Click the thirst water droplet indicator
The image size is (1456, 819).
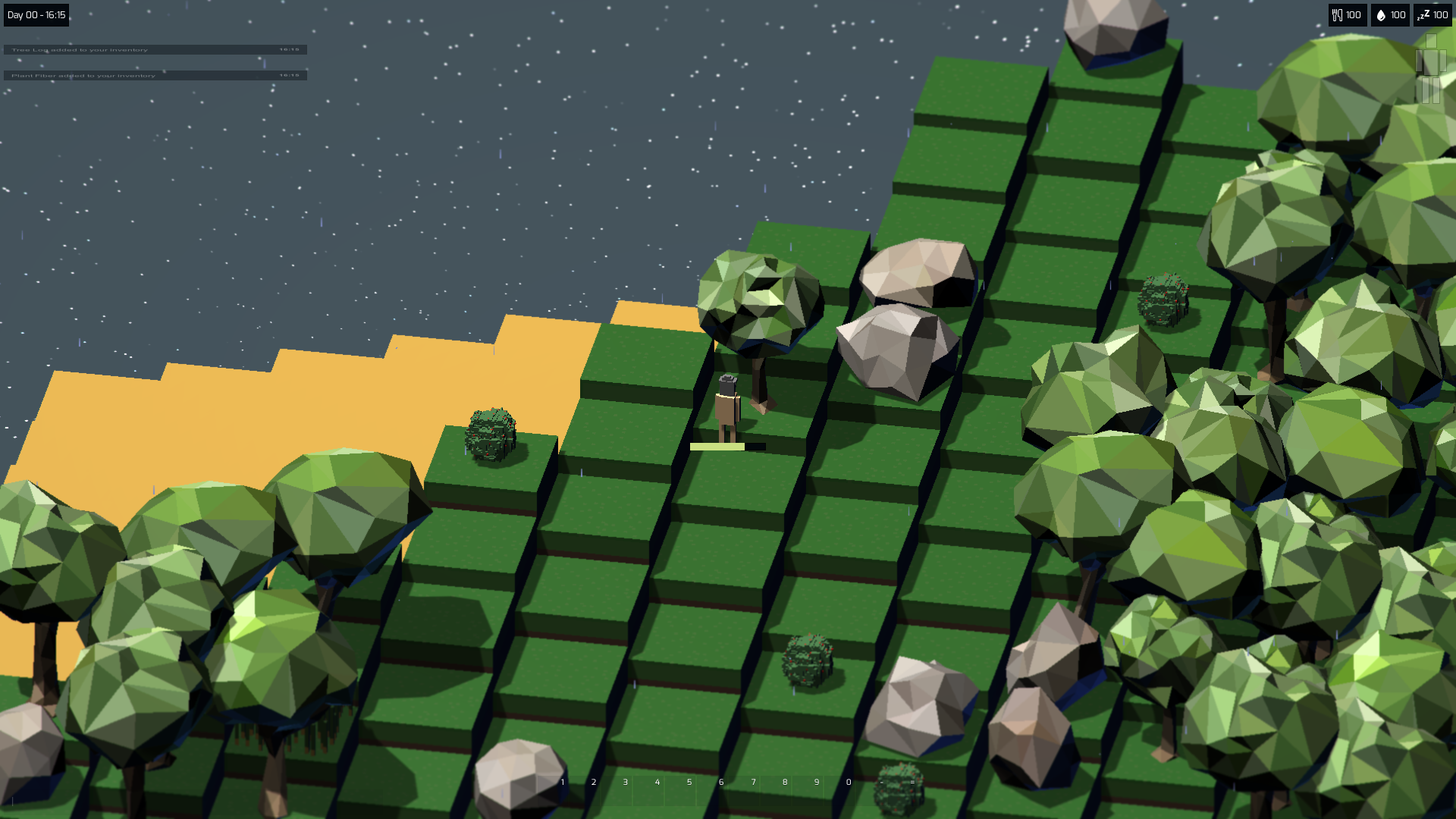click(1382, 14)
